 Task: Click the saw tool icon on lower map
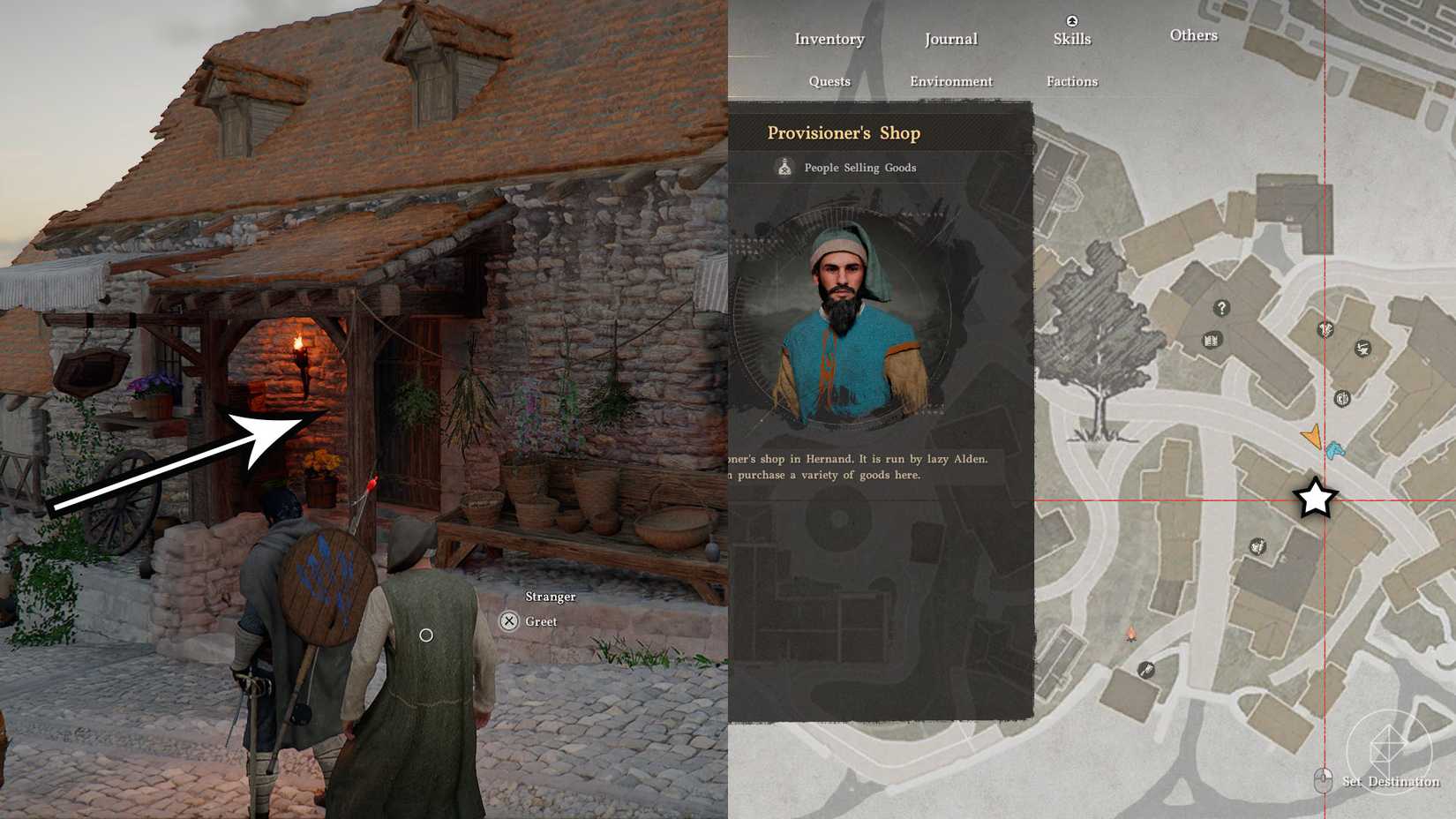click(1145, 670)
